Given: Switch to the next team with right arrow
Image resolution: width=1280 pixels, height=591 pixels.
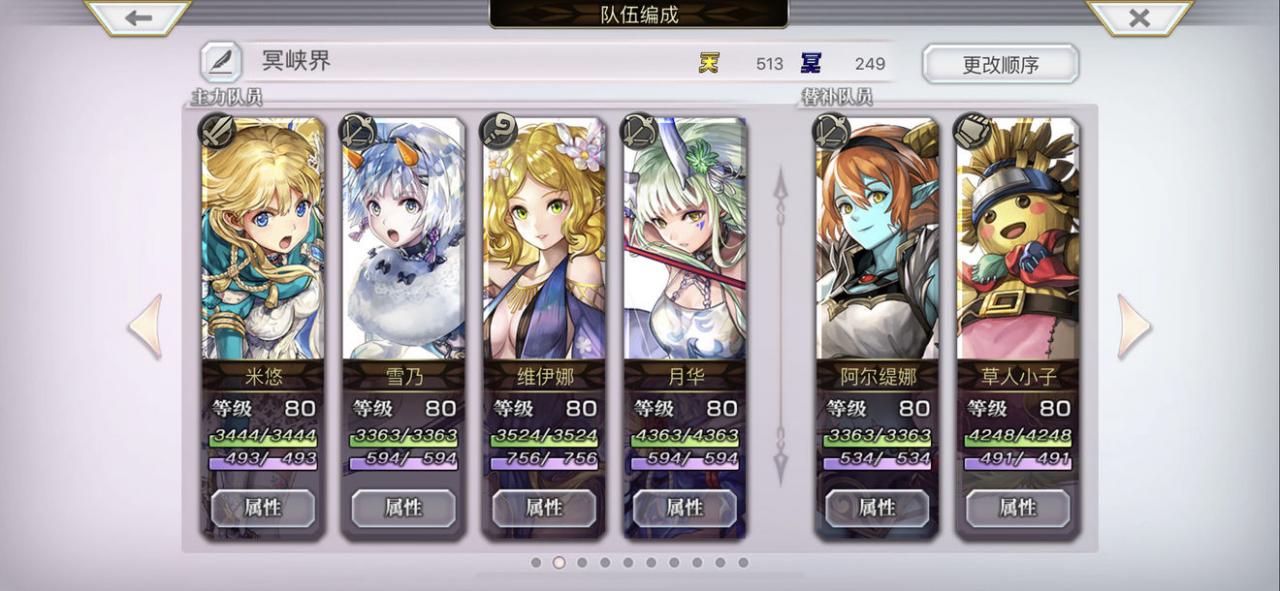Looking at the screenshot, I should tap(1133, 326).
